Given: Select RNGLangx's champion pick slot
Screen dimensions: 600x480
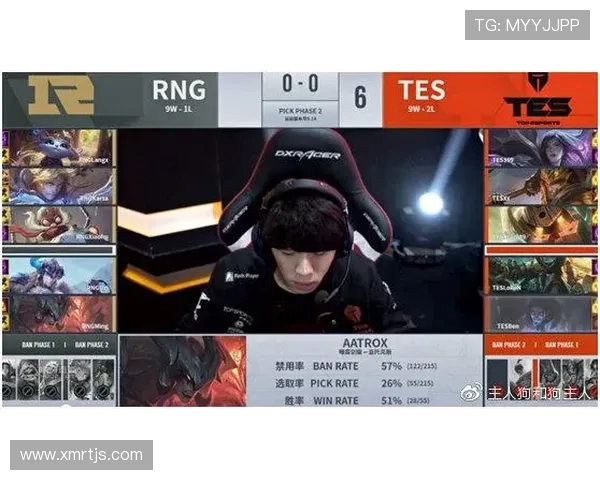Looking at the screenshot, I should [x=58, y=146].
